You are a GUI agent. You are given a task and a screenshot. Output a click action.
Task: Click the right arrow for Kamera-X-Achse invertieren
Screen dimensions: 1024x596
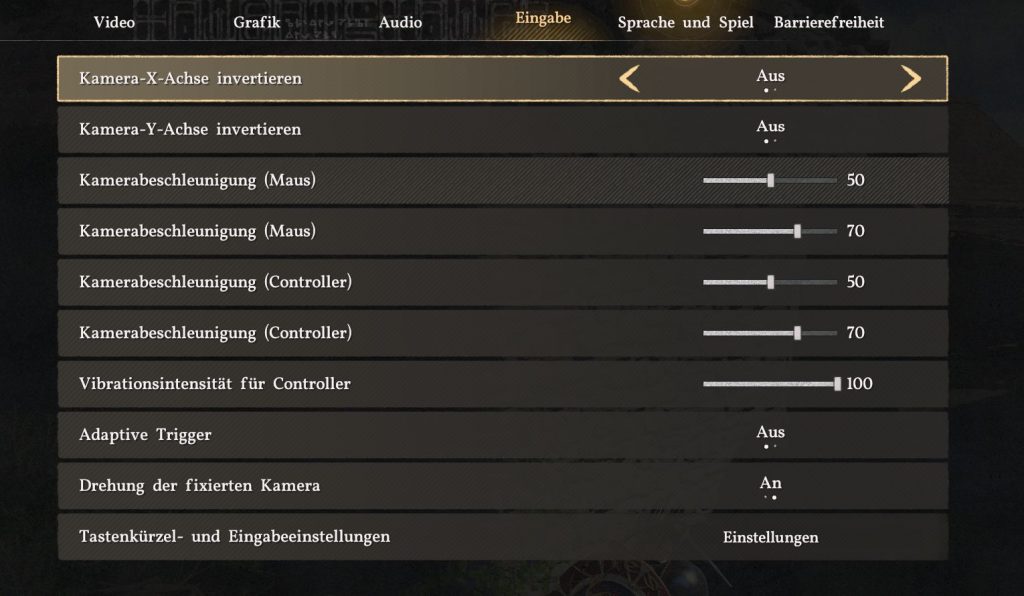(x=910, y=79)
